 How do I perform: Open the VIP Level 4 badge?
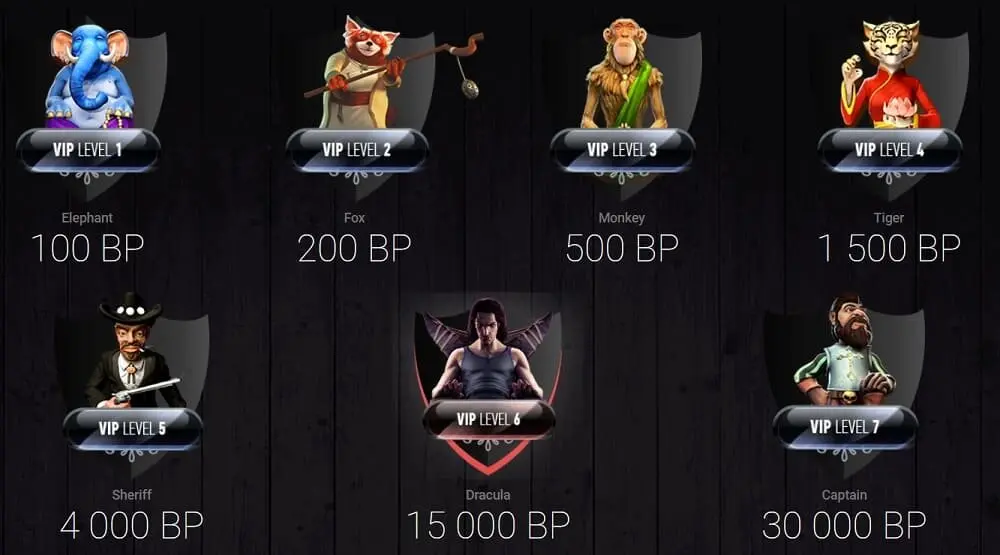pyautogui.click(x=889, y=151)
